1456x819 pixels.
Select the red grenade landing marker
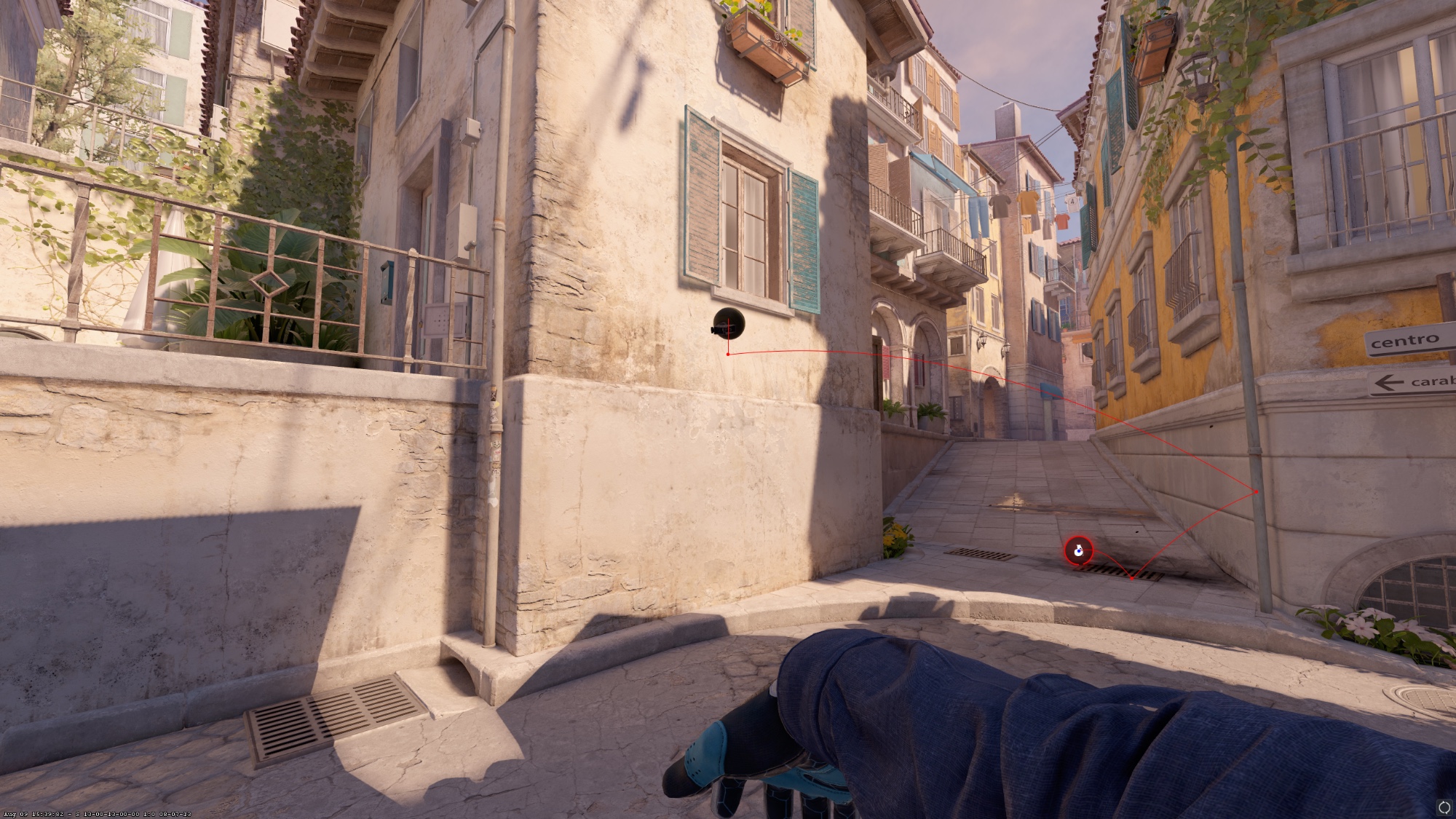[1078, 551]
